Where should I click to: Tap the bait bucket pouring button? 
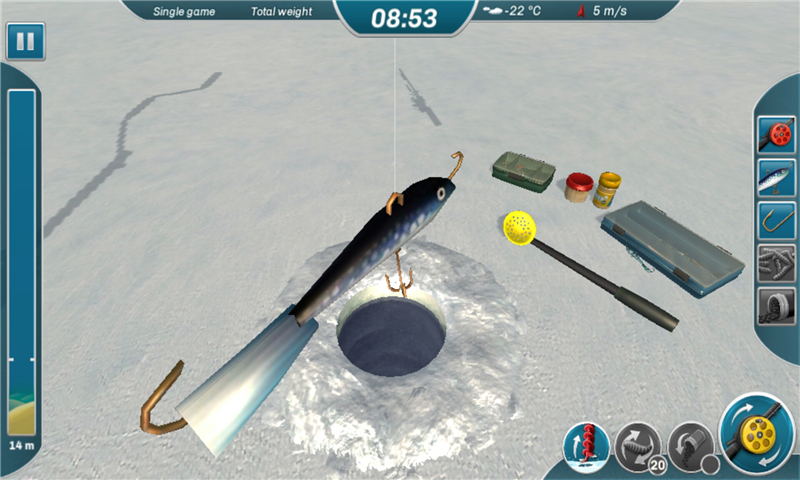point(690,446)
